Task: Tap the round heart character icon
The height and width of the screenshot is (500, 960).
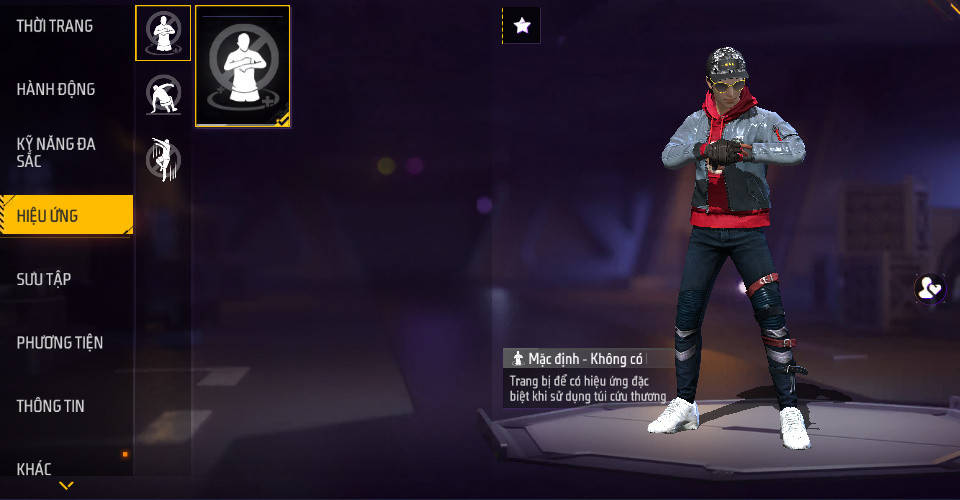Action: (x=930, y=289)
